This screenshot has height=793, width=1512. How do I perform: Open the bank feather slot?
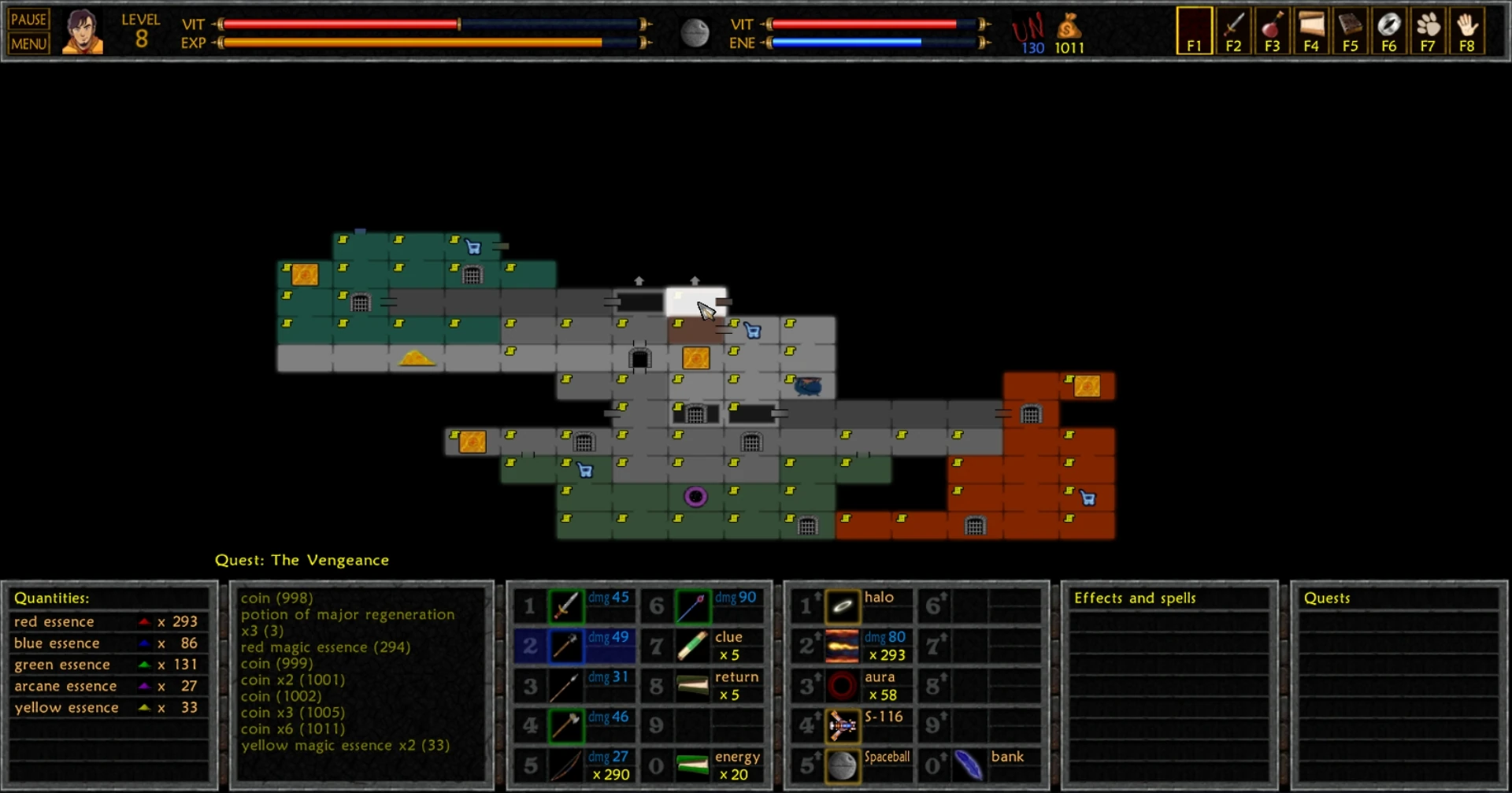(x=968, y=765)
